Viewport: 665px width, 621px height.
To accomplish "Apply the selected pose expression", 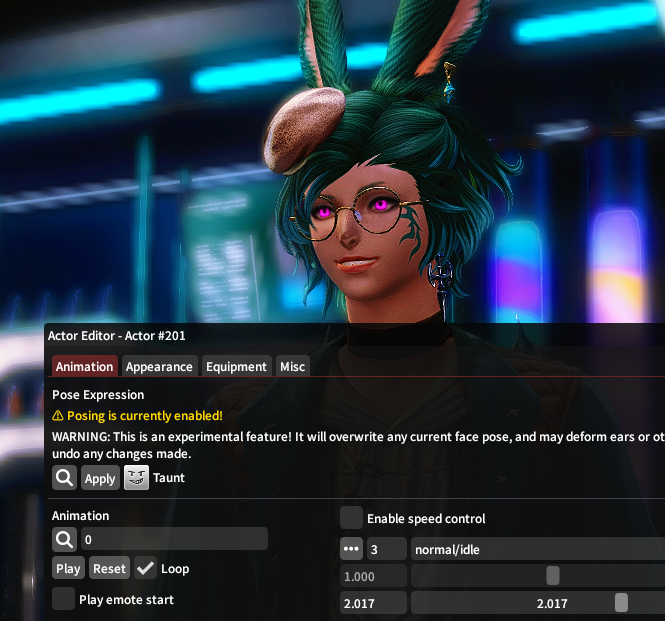I will 100,478.
